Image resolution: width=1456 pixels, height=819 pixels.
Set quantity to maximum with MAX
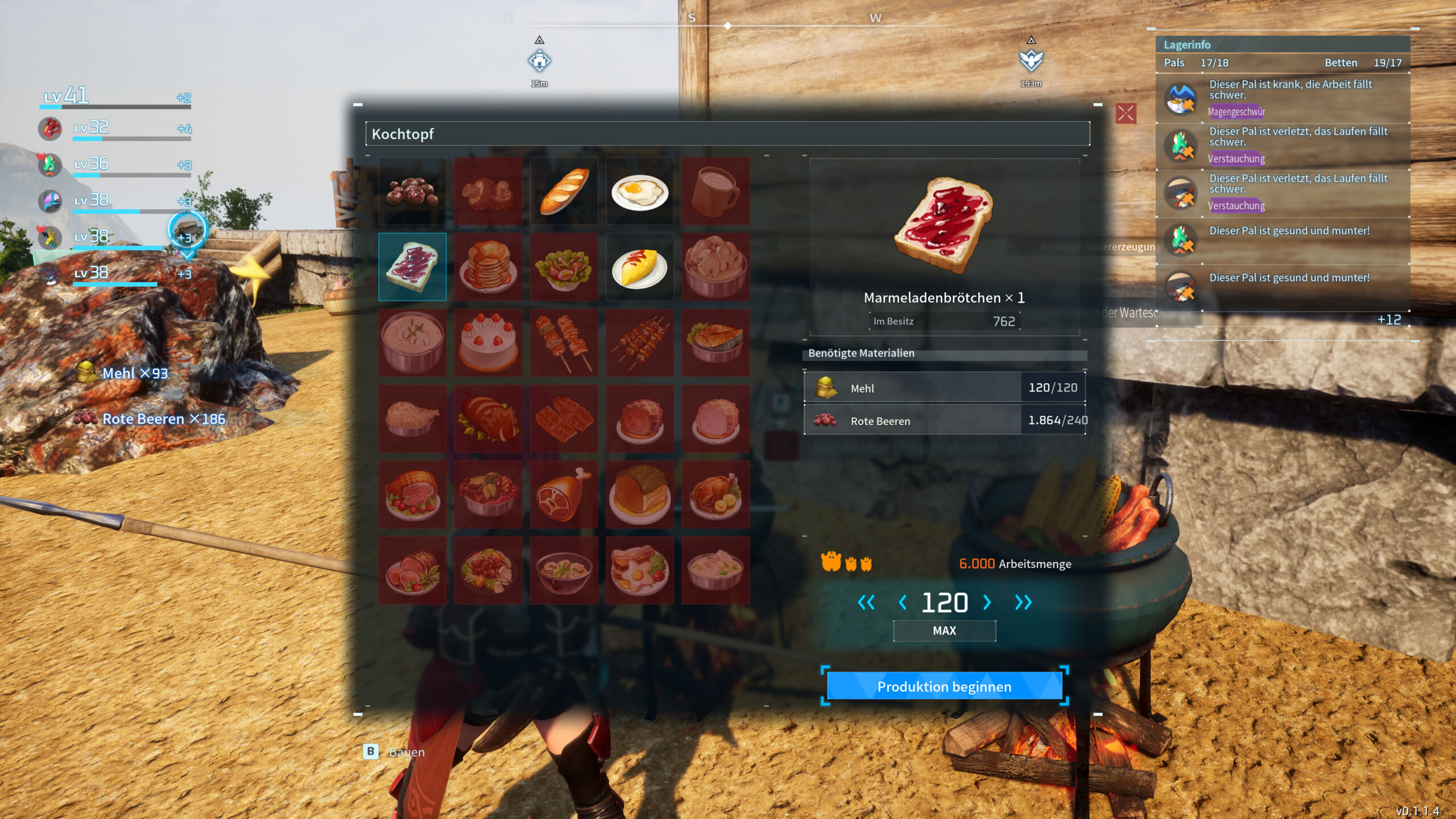[944, 631]
